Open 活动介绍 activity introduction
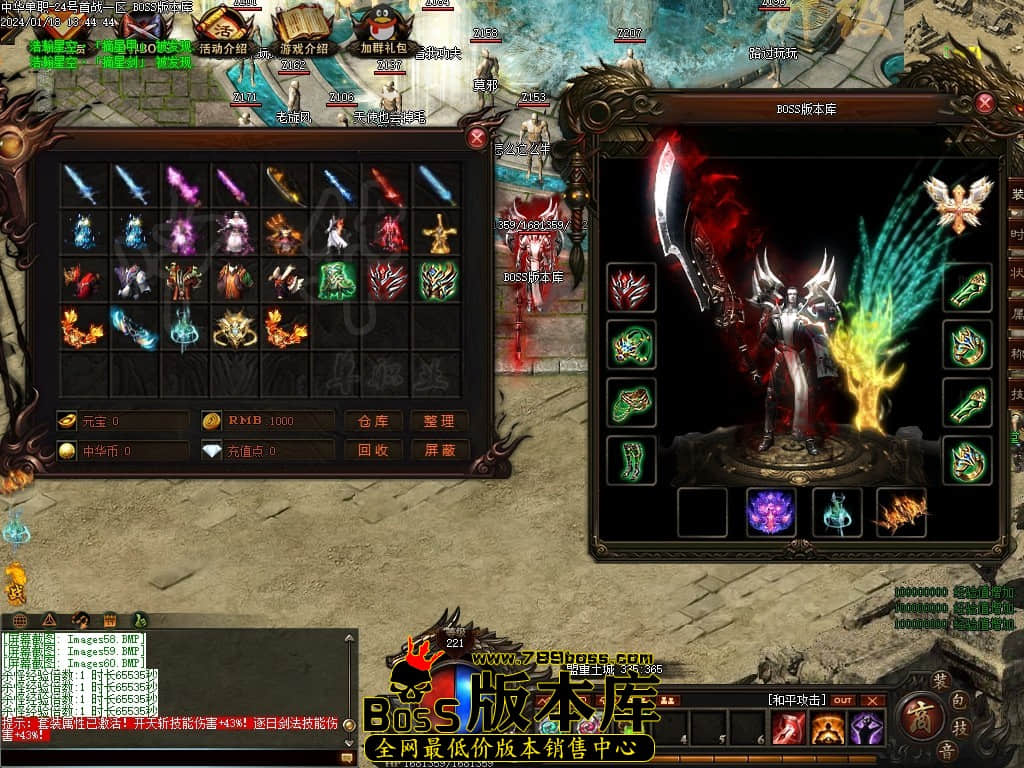This screenshot has width=1024, height=768. [x=223, y=30]
